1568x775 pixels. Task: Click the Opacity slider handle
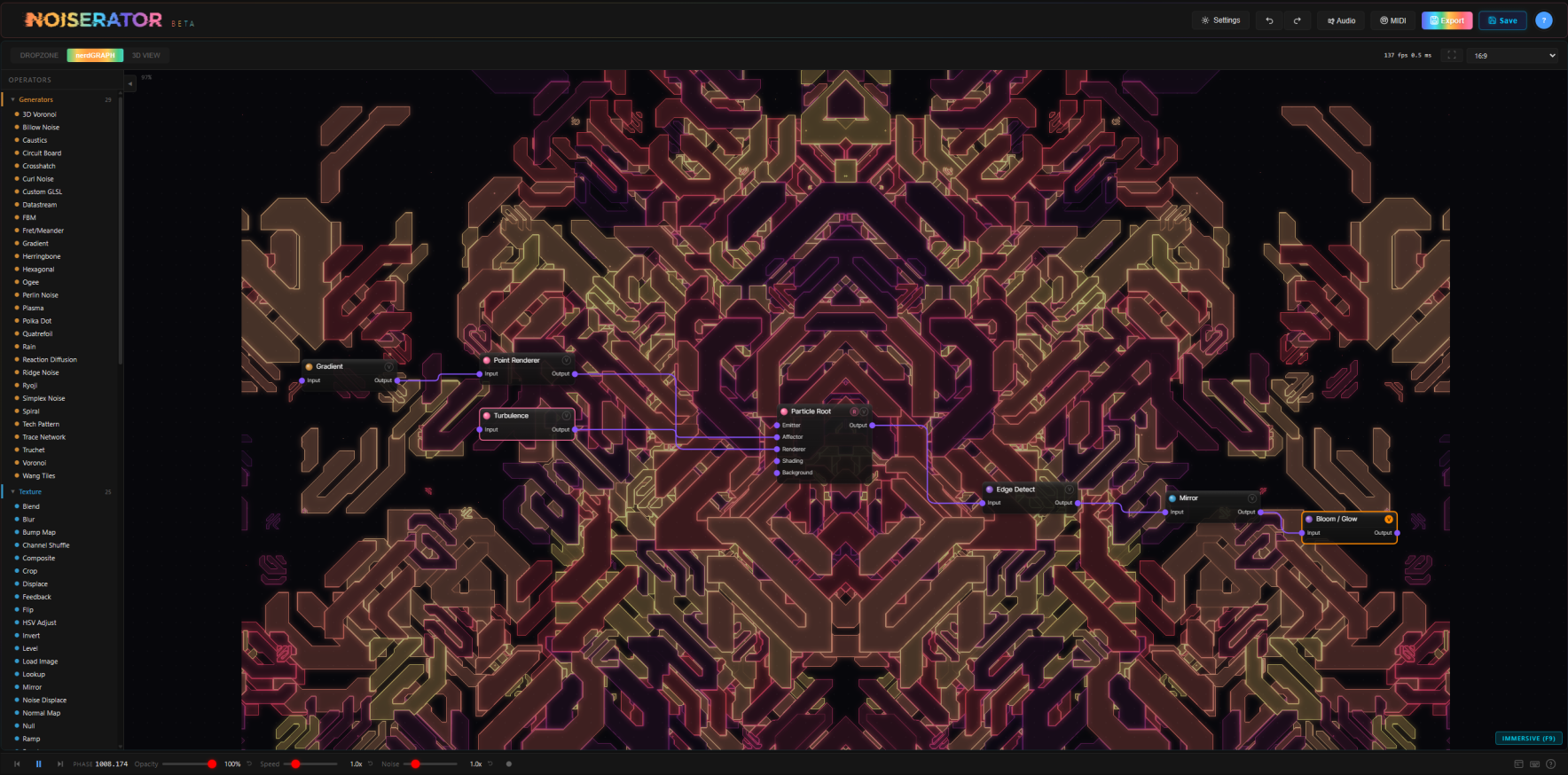coord(212,763)
